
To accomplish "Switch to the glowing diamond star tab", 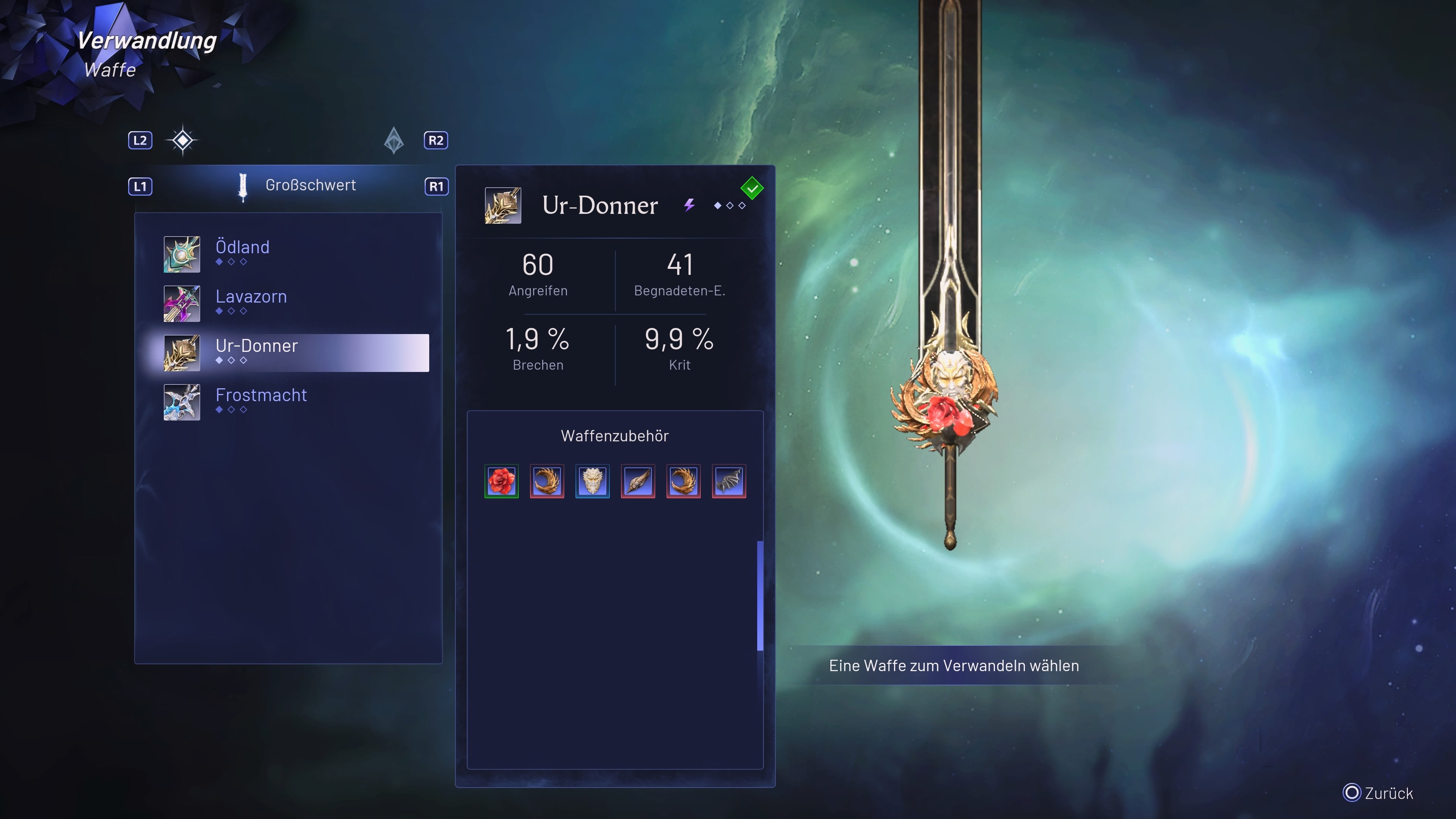I will [182, 140].
